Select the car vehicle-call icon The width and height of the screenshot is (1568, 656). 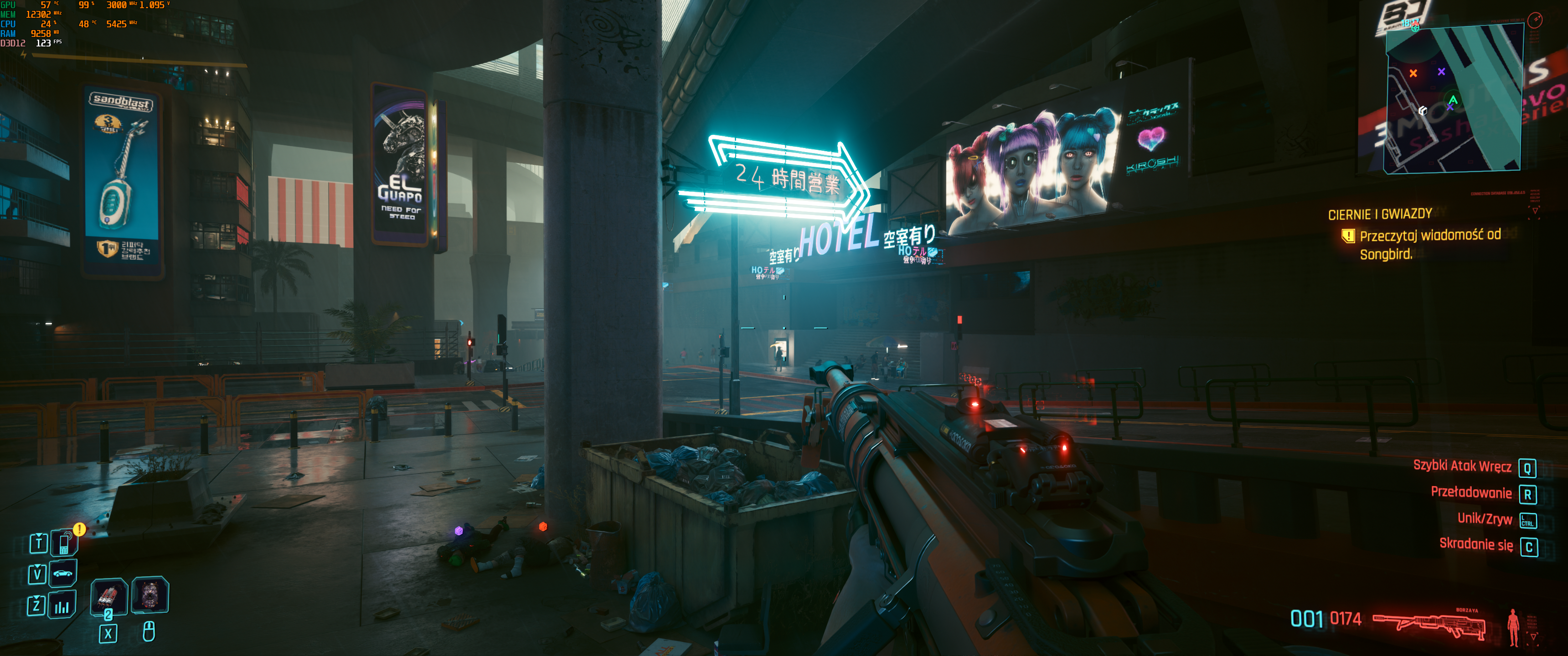(x=63, y=573)
